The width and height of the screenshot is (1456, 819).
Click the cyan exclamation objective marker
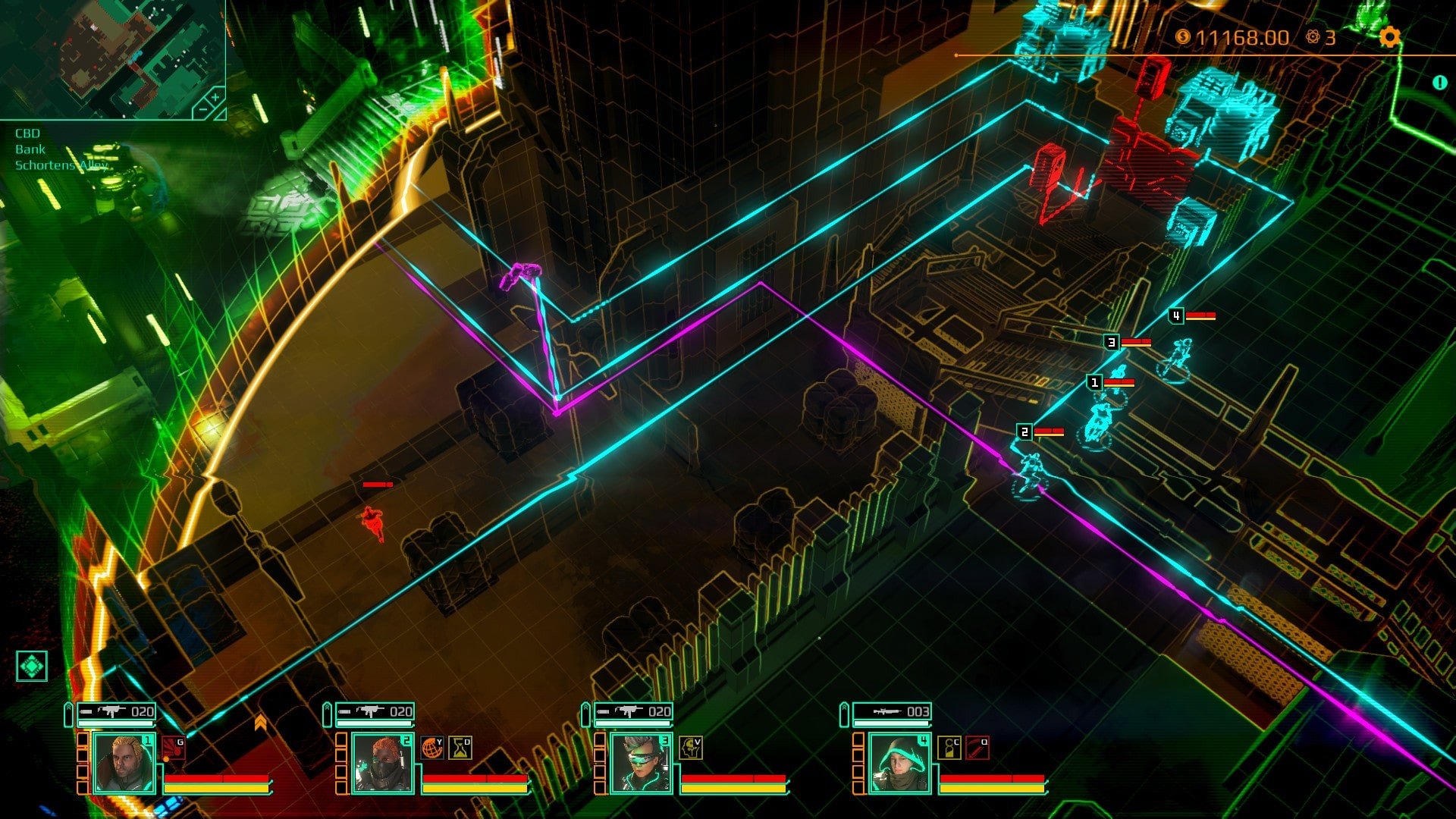click(x=1439, y=83)
